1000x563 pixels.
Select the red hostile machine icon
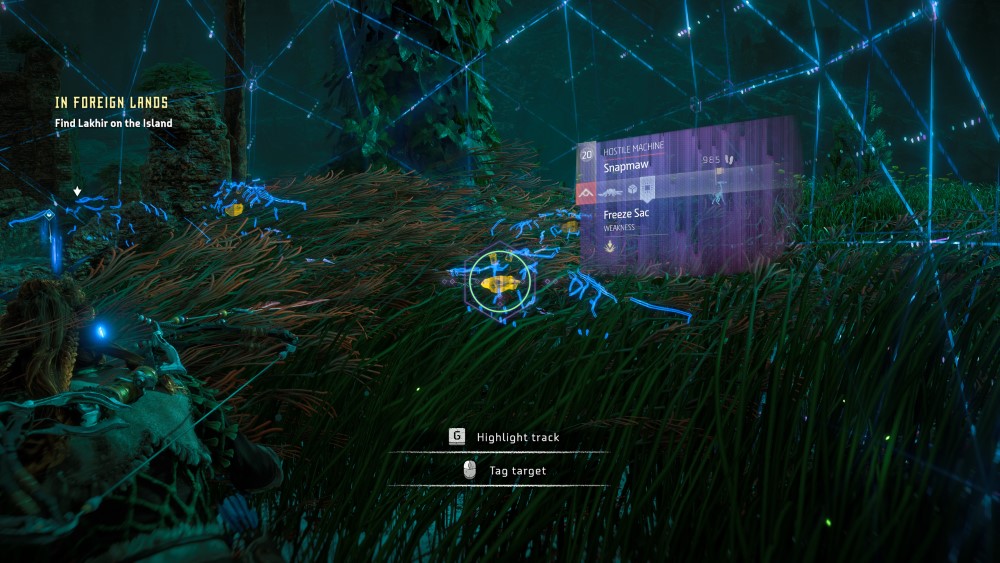tap(586, 191)
